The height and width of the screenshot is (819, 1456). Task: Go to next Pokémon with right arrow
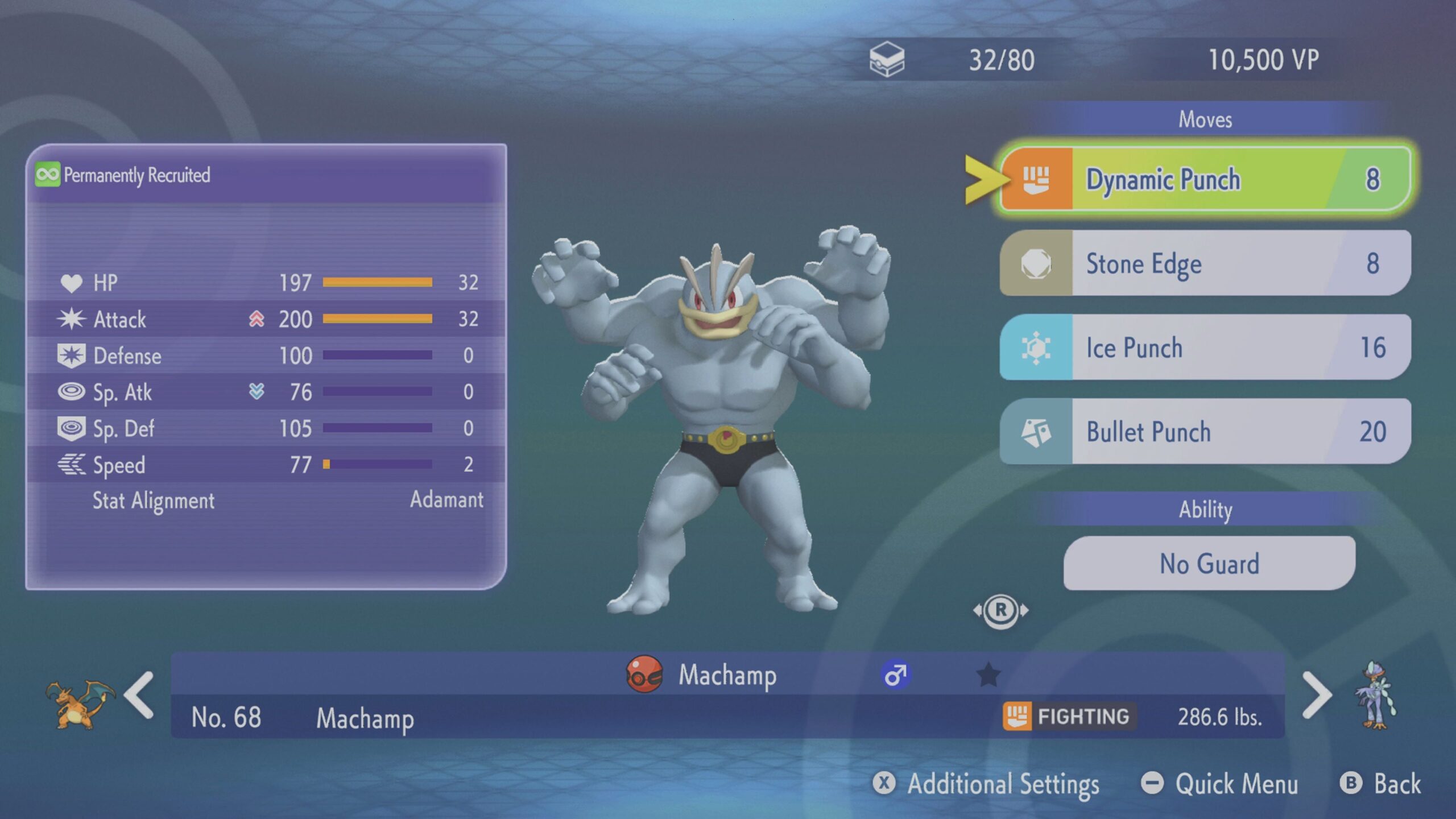tap(1316, 695)
